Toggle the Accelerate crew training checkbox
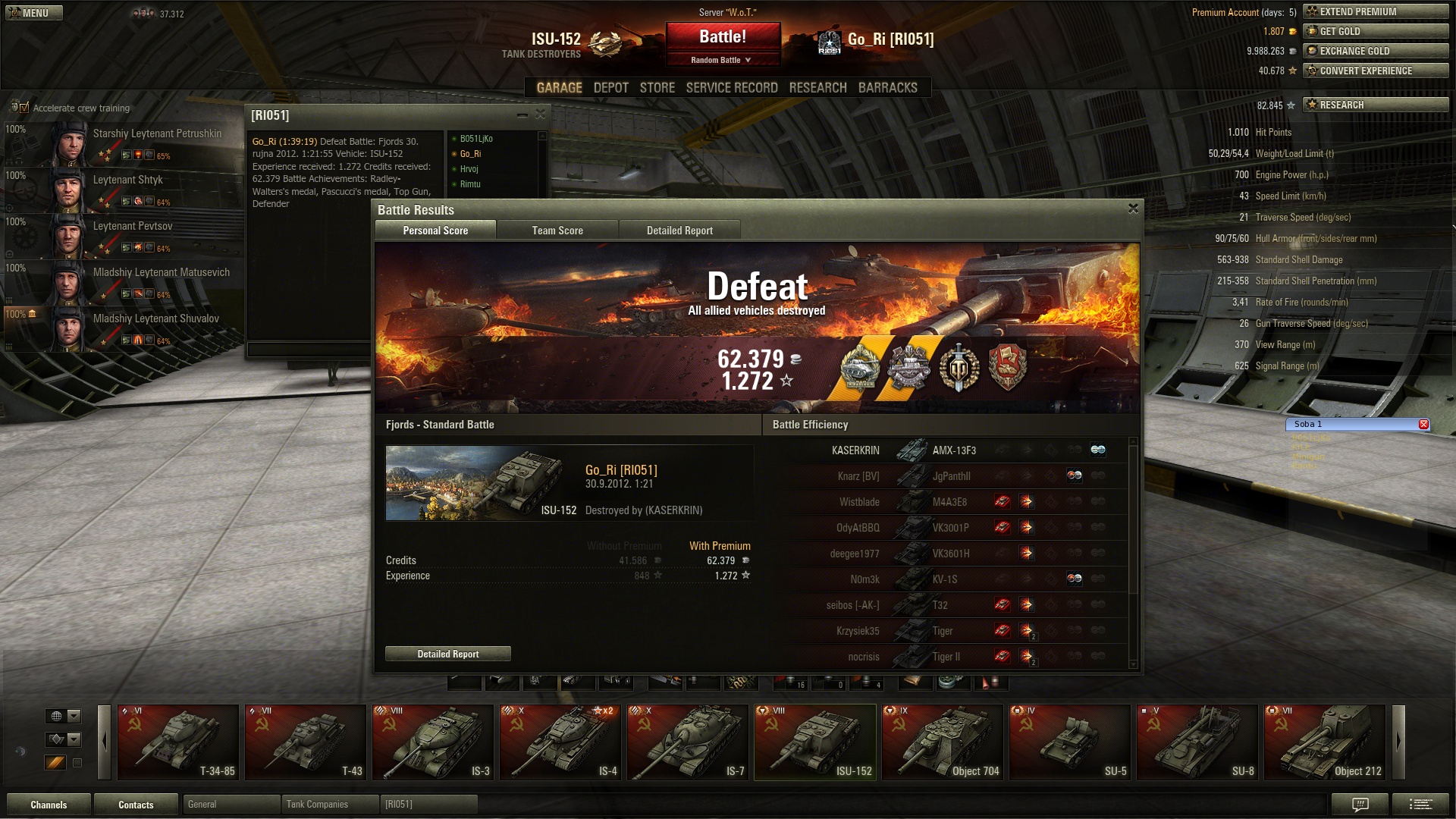The width and height of the screenshot is (1456, 819). click(x=24, y=108)
